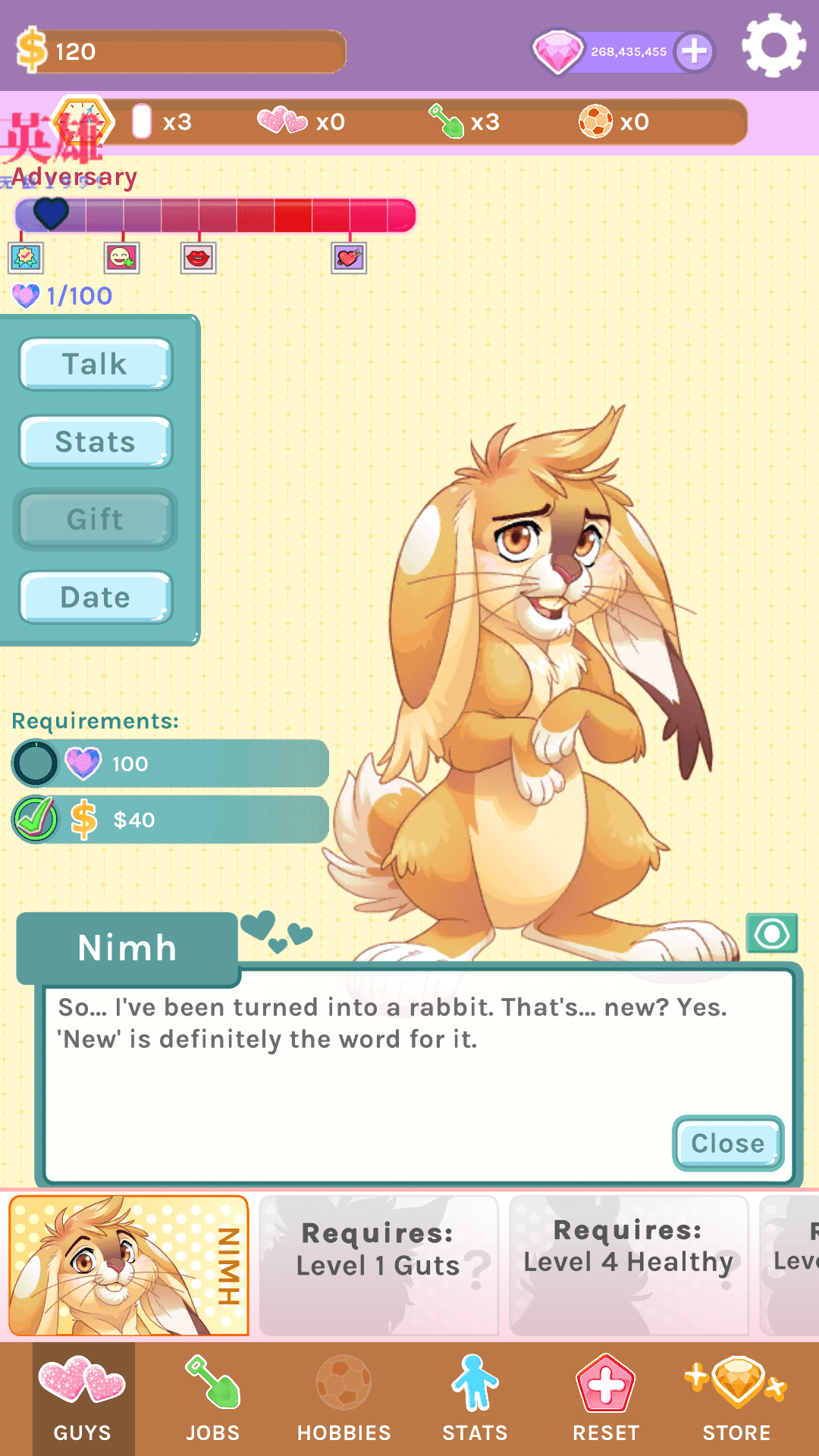Open the Reset tab
The image size is (819, 1456).
(x=606, y=1400)
